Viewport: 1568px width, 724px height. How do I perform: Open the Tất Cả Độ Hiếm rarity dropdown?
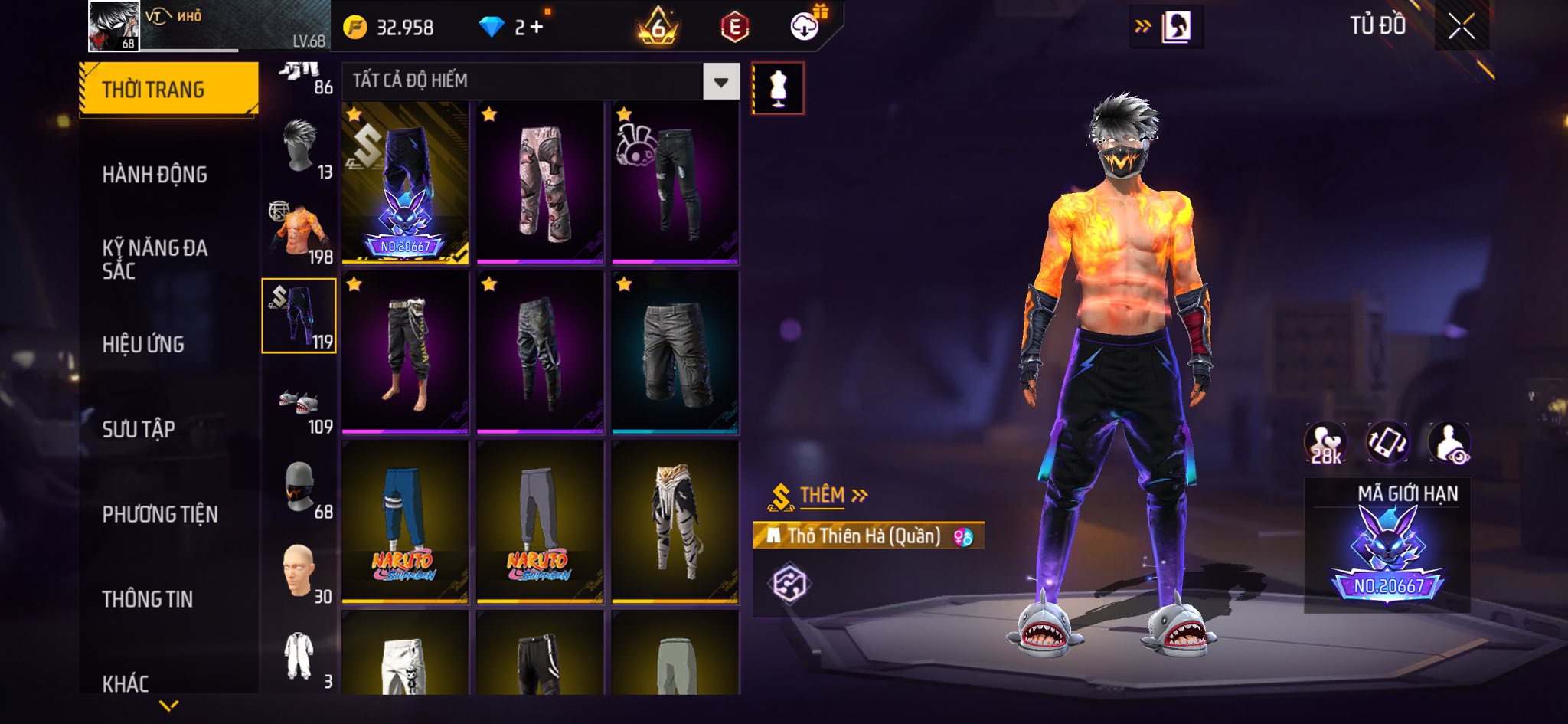(x=720, y=81)
